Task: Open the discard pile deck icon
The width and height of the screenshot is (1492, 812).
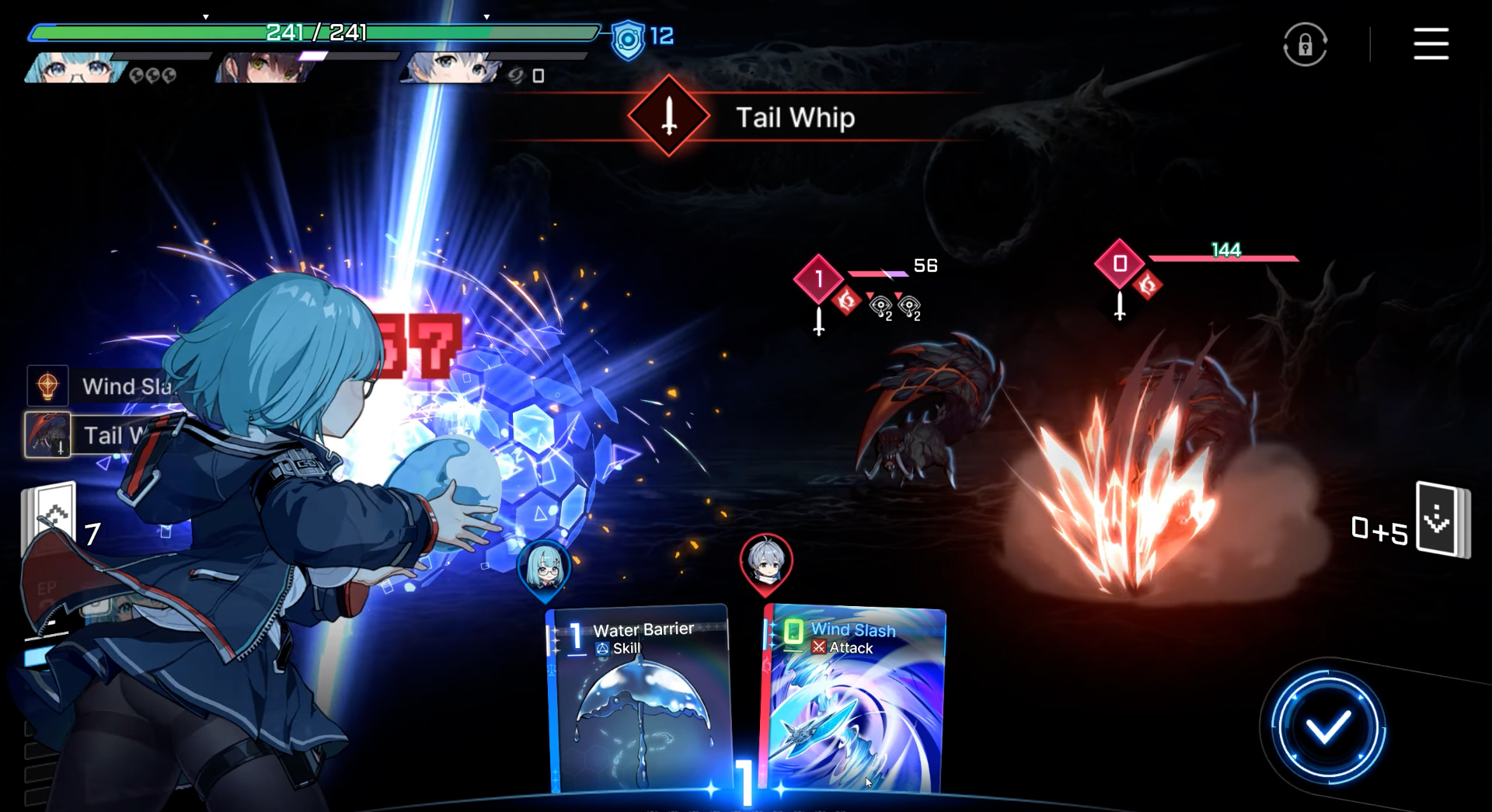Action: coord(1442,519)
